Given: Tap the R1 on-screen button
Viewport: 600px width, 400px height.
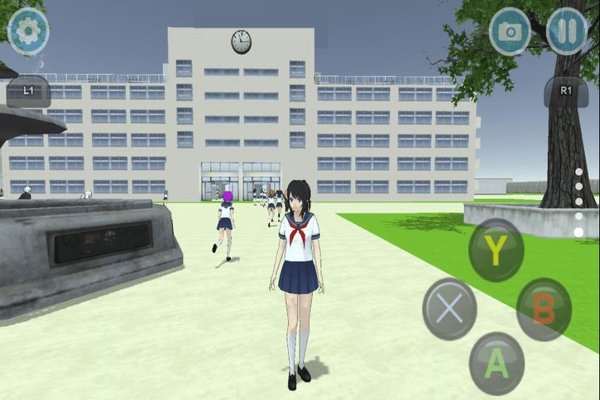Looking at the screenshot, I should click(566, 91).
